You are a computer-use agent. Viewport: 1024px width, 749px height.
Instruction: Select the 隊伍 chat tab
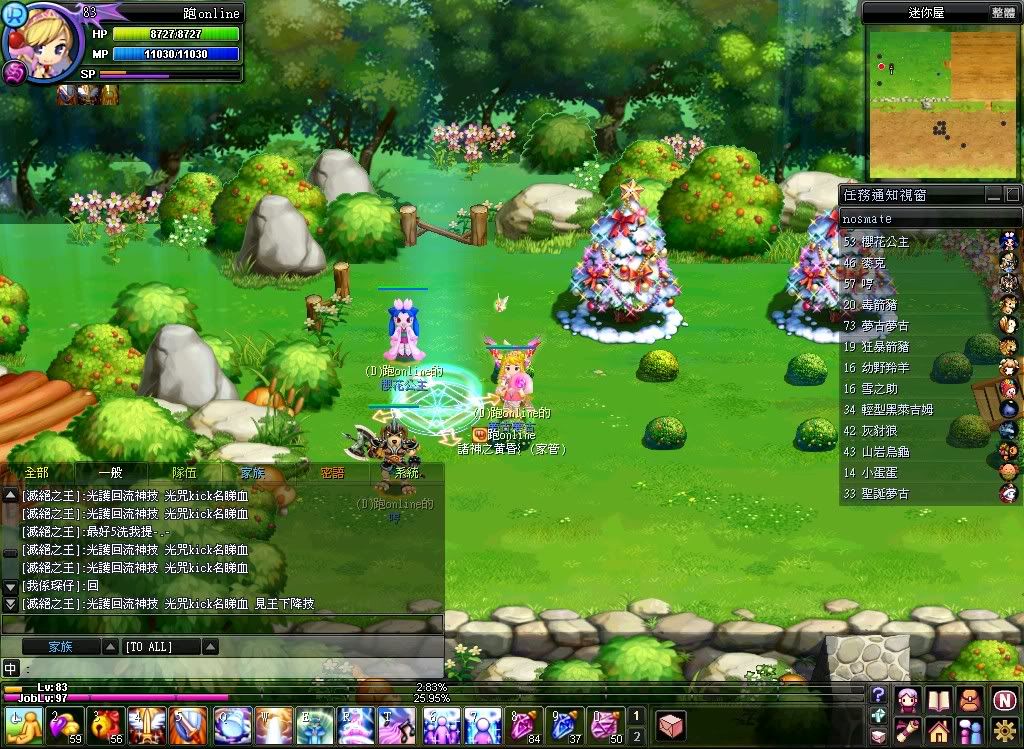[x=184, y=473]
